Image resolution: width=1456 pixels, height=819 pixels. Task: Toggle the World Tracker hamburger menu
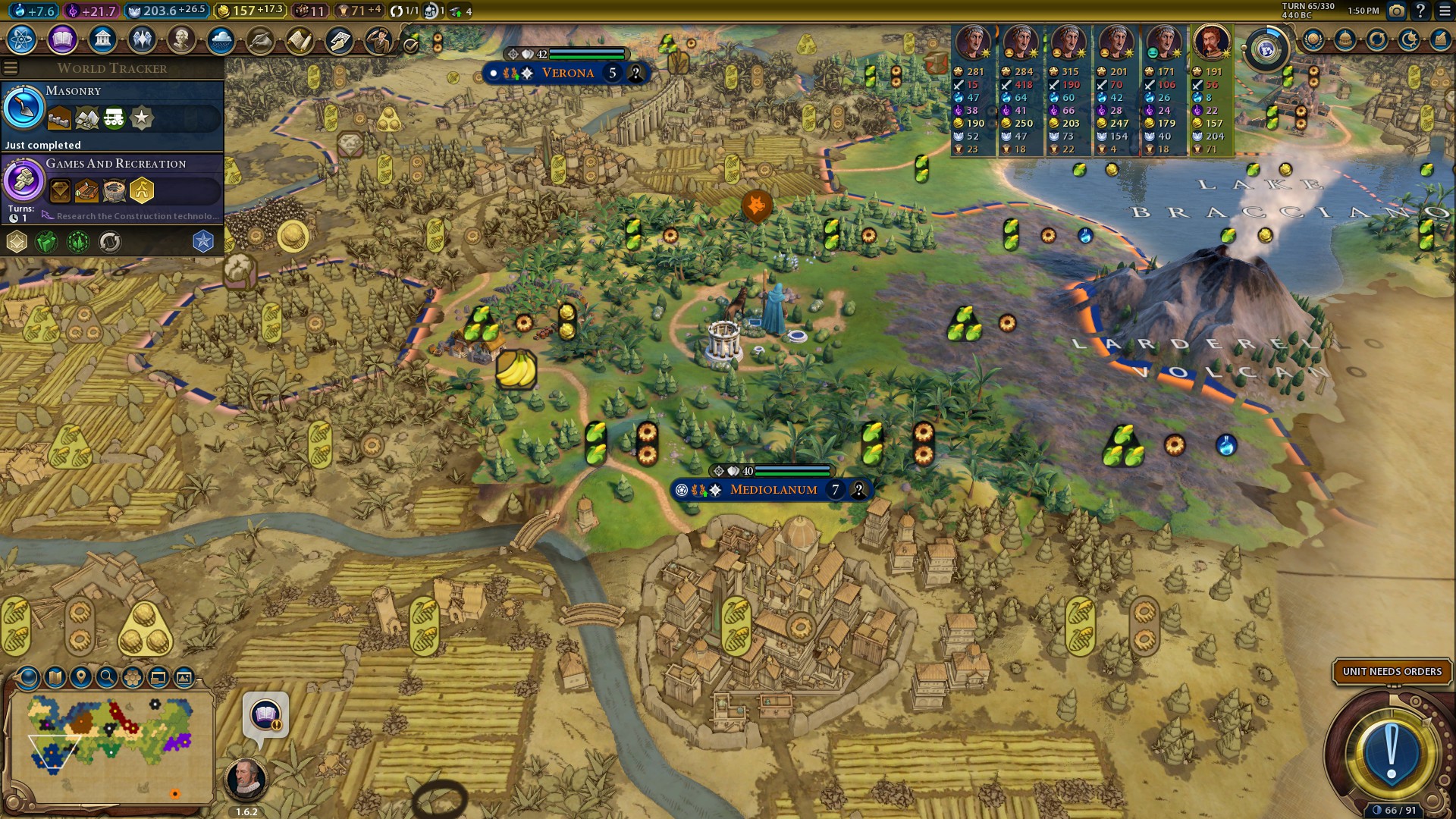tap(11, 68)
